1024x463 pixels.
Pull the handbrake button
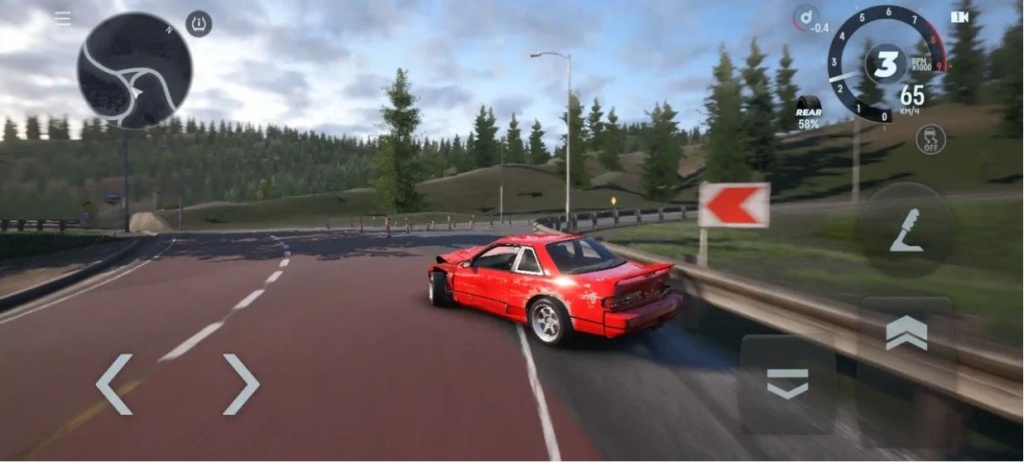[906, 230]
